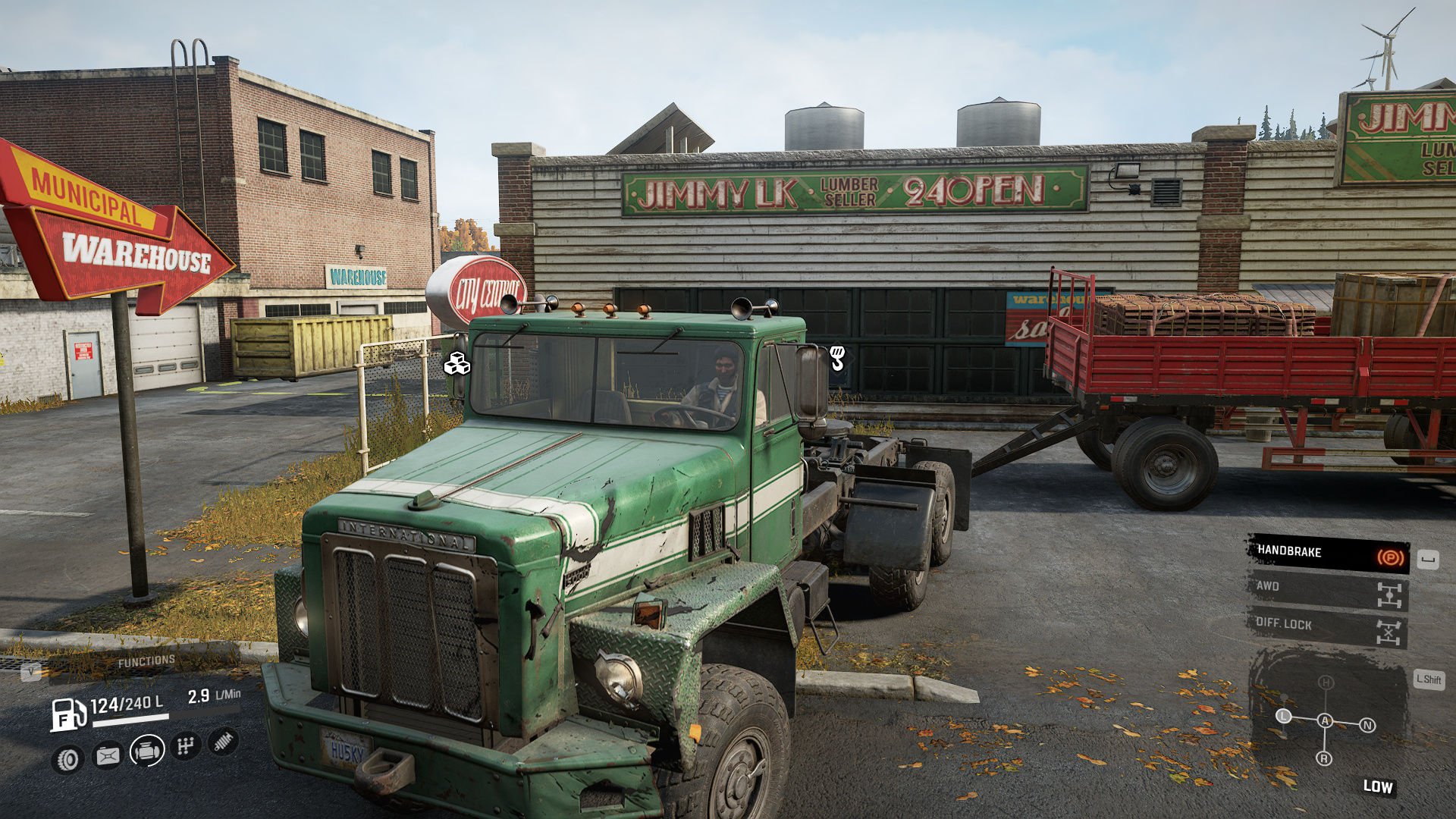
Task: Check the fuel tank damage icon
Action: tap(108, 755)
